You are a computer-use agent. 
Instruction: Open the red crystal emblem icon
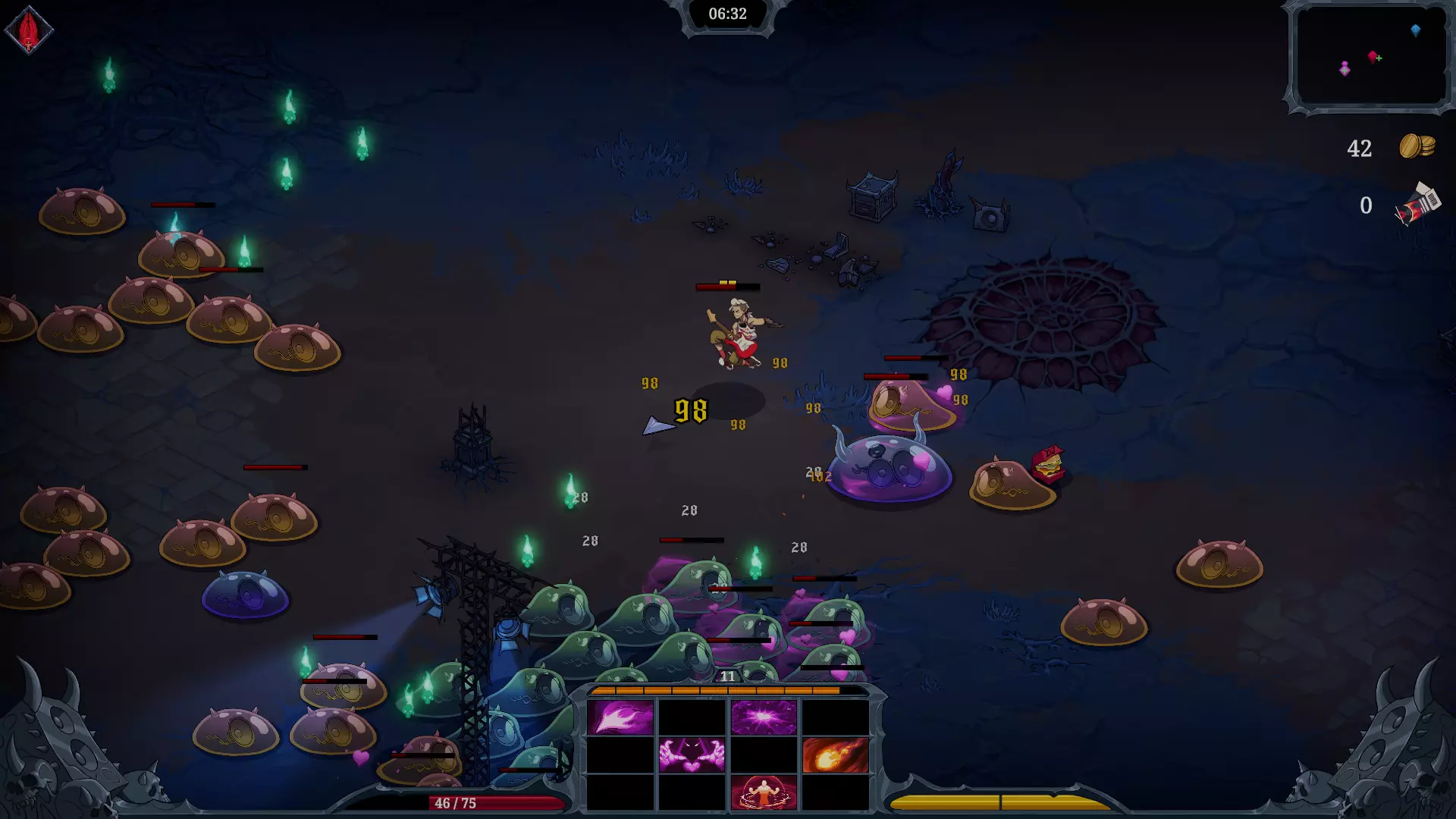(29, 30)
